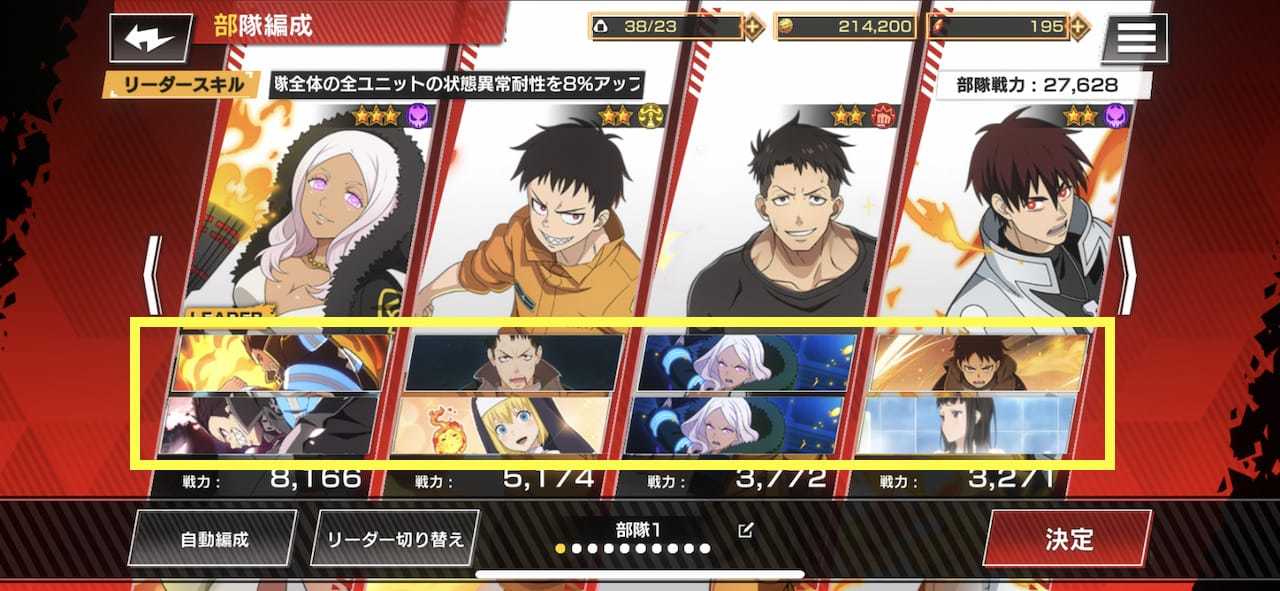
Task: Add currency with the 195 plus button
Action: [x=1079, y=27]
